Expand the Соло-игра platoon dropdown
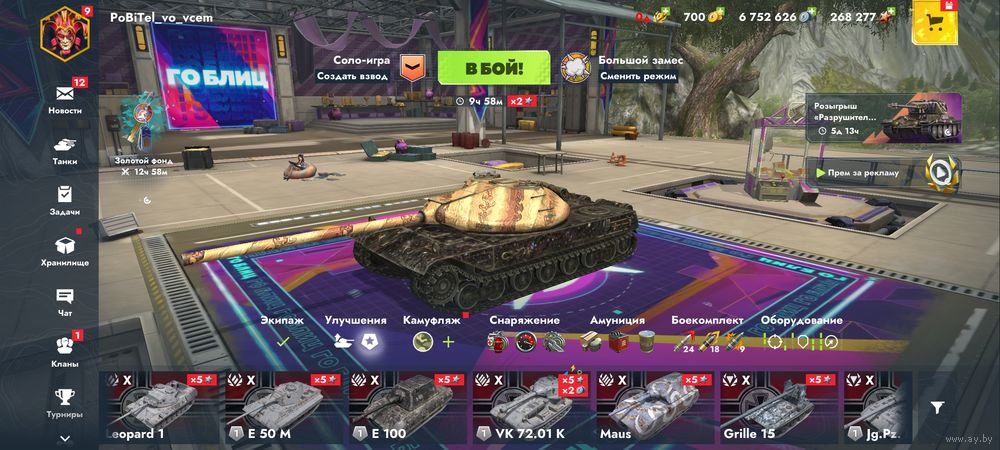 click(412, 68)
